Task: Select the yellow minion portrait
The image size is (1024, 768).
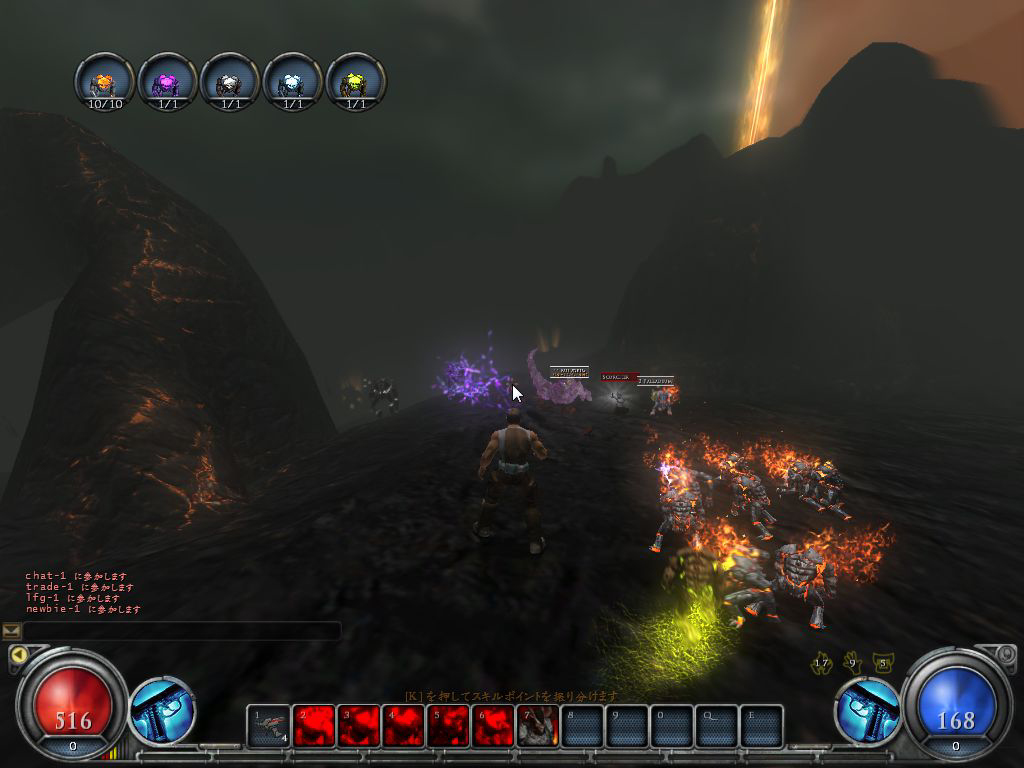Action: (356, 82)
